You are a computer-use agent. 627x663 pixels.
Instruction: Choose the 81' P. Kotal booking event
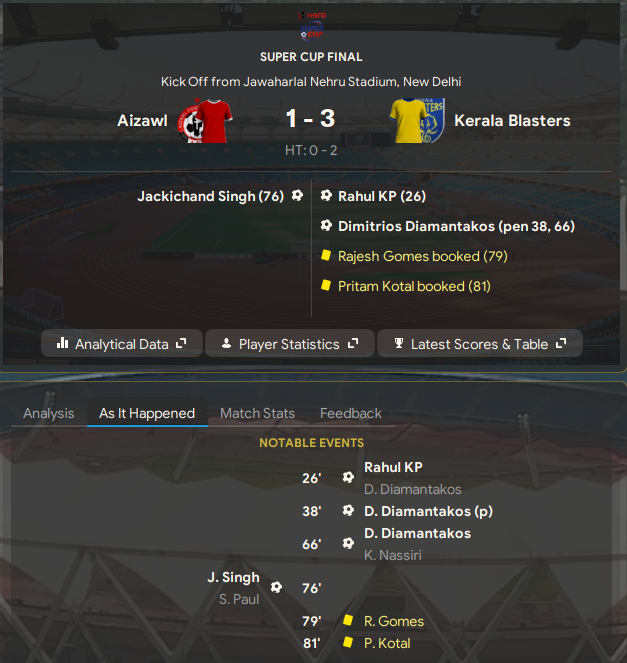[387, 643]
